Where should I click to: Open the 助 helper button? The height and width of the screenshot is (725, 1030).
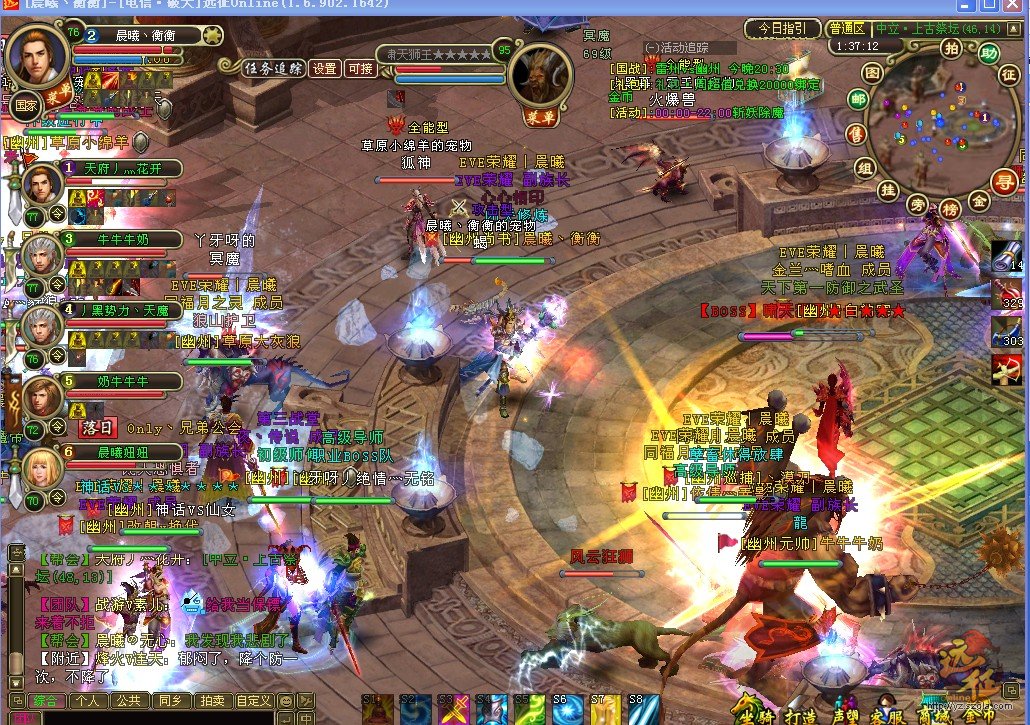989,53
